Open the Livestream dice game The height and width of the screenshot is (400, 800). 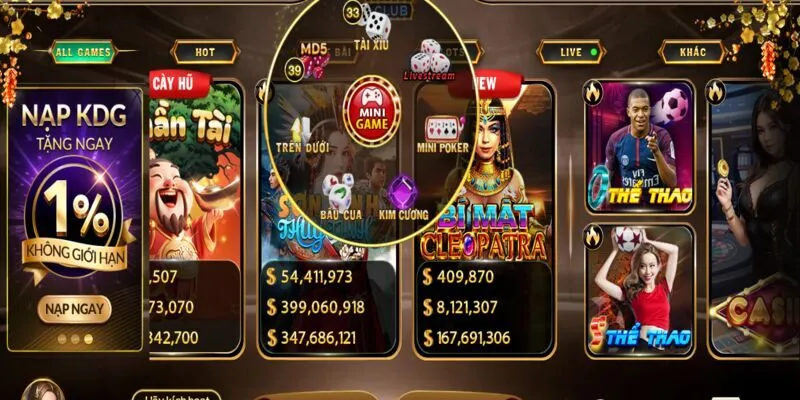point(430,58)
